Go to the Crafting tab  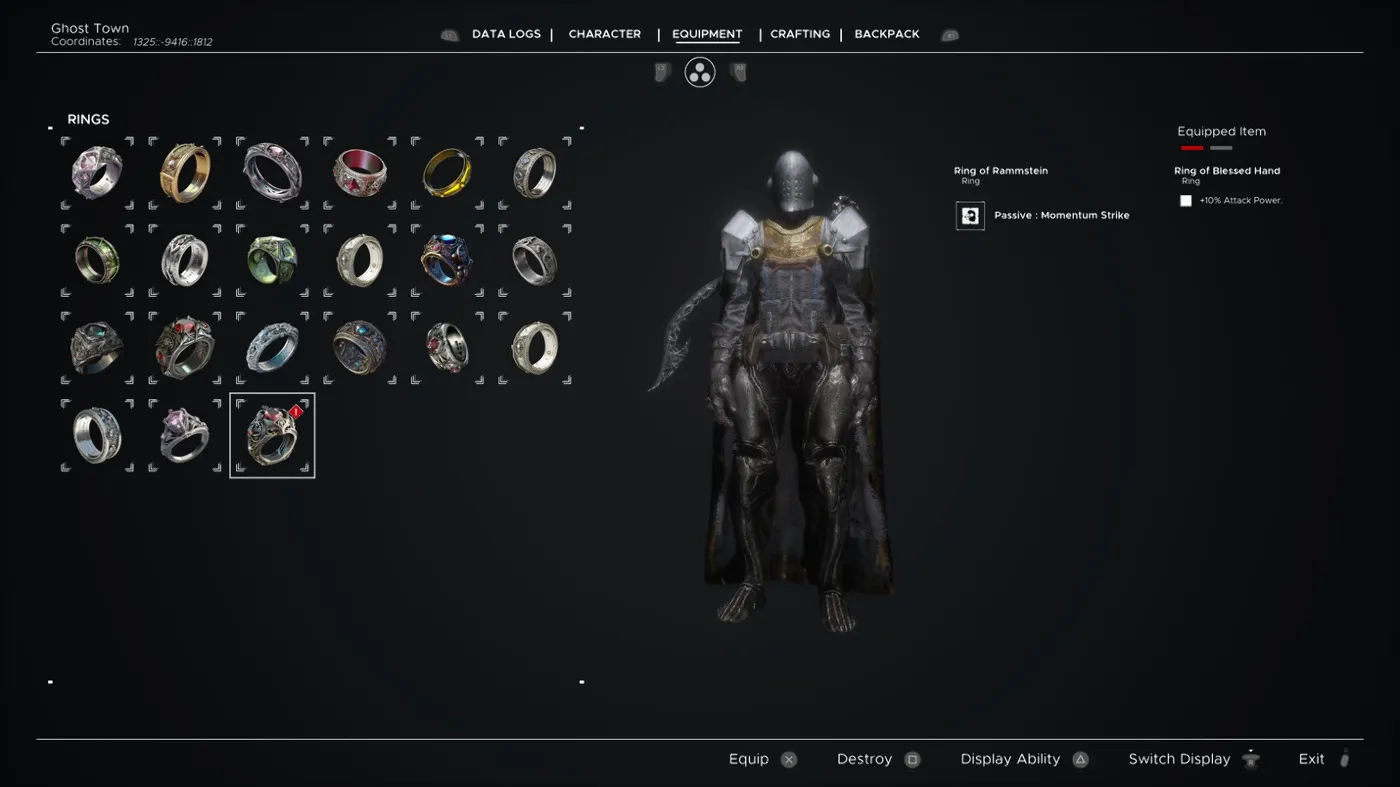(800, 34)
